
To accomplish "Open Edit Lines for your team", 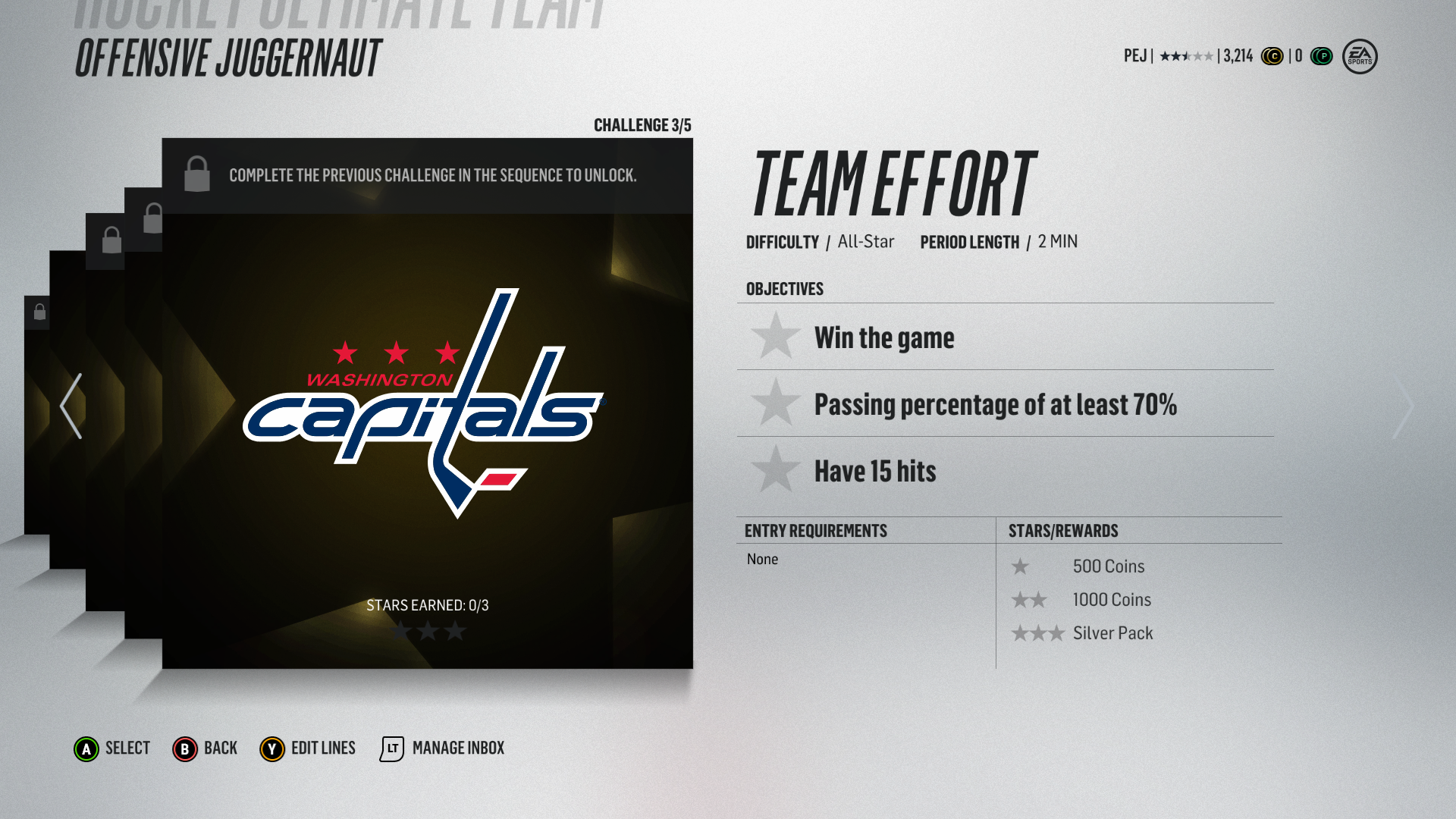I will tap(307, 748).
